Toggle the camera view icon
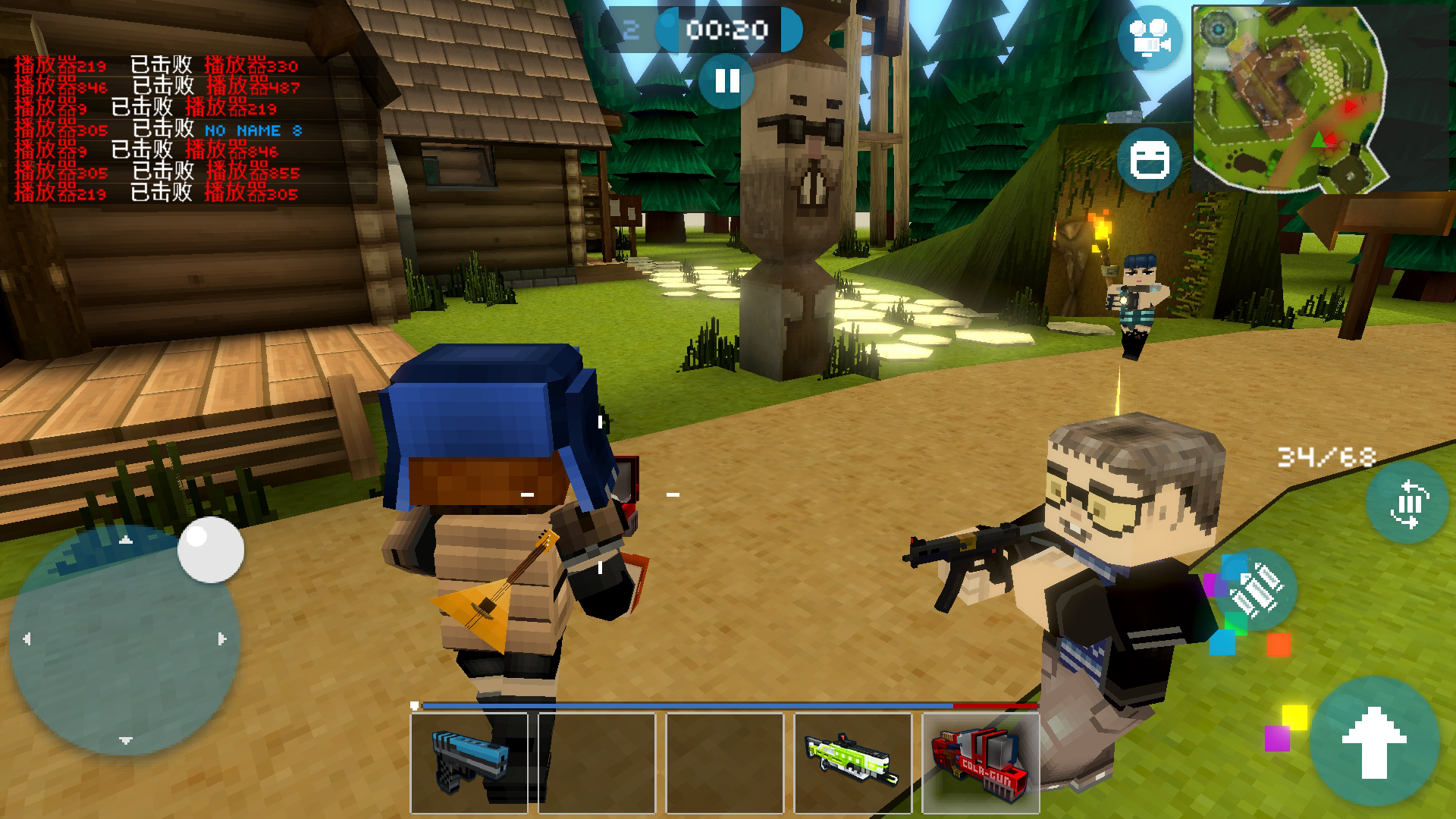The image size is (1456, 819). coord(1150,38)
